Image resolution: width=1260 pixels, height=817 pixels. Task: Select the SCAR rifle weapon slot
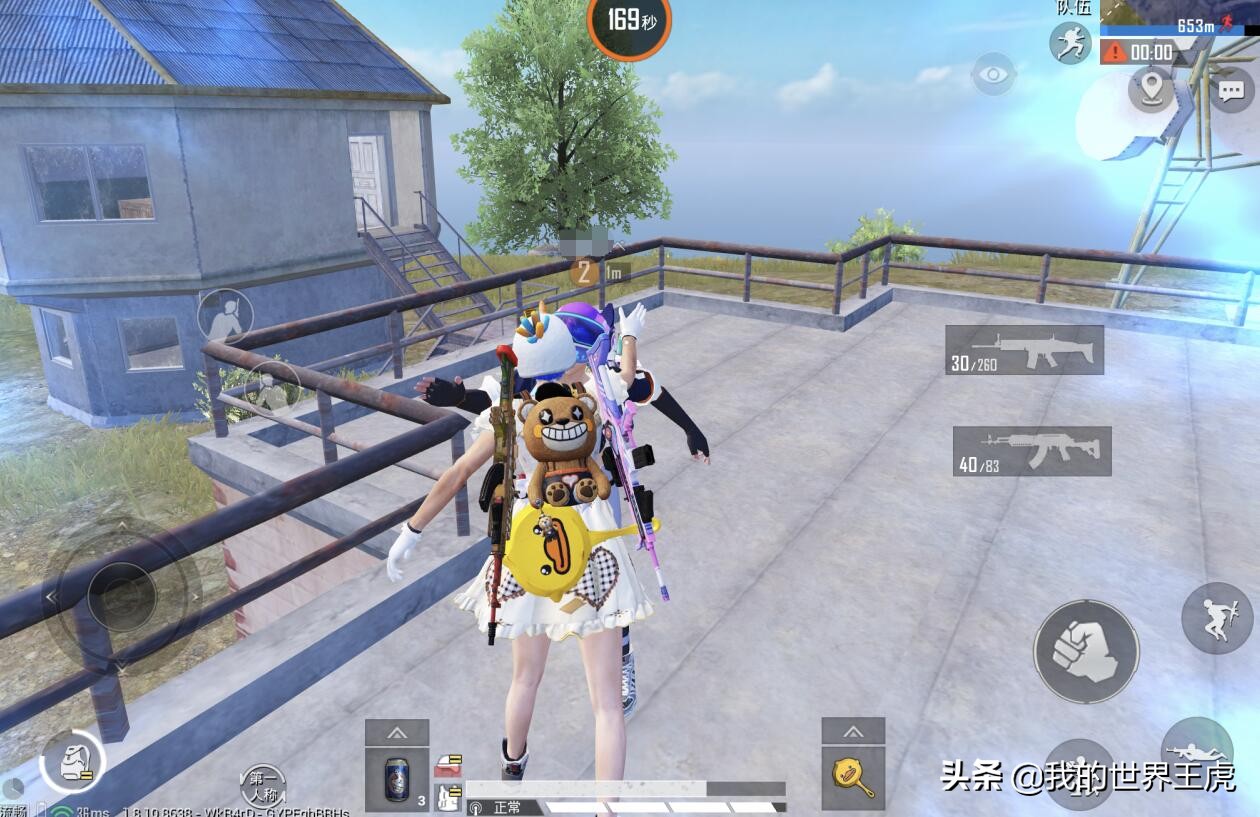pyautogui.click(x=1024, y=350)
